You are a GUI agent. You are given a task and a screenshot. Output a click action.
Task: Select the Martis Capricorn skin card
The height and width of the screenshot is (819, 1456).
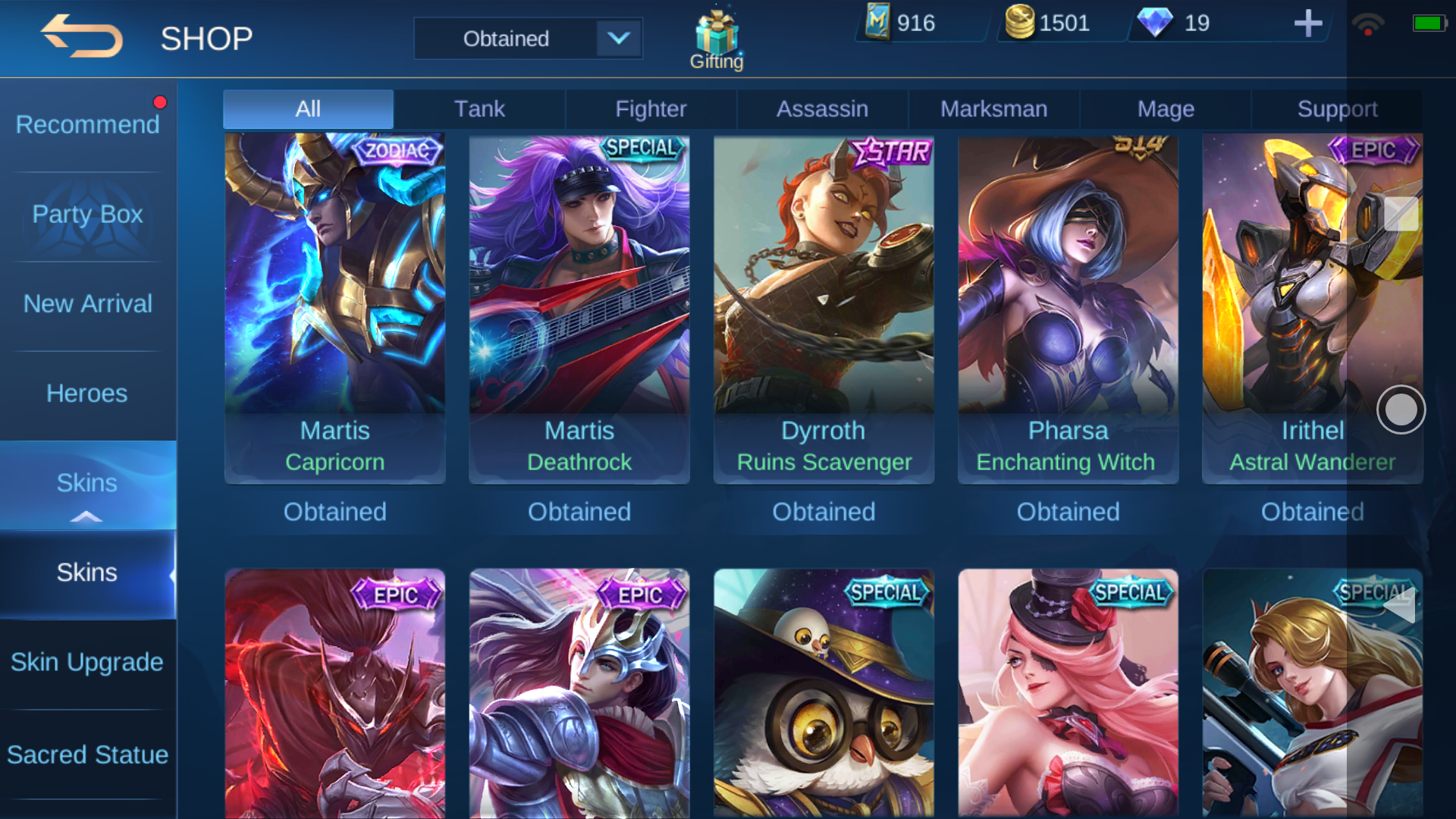click(x=334, y=307)
